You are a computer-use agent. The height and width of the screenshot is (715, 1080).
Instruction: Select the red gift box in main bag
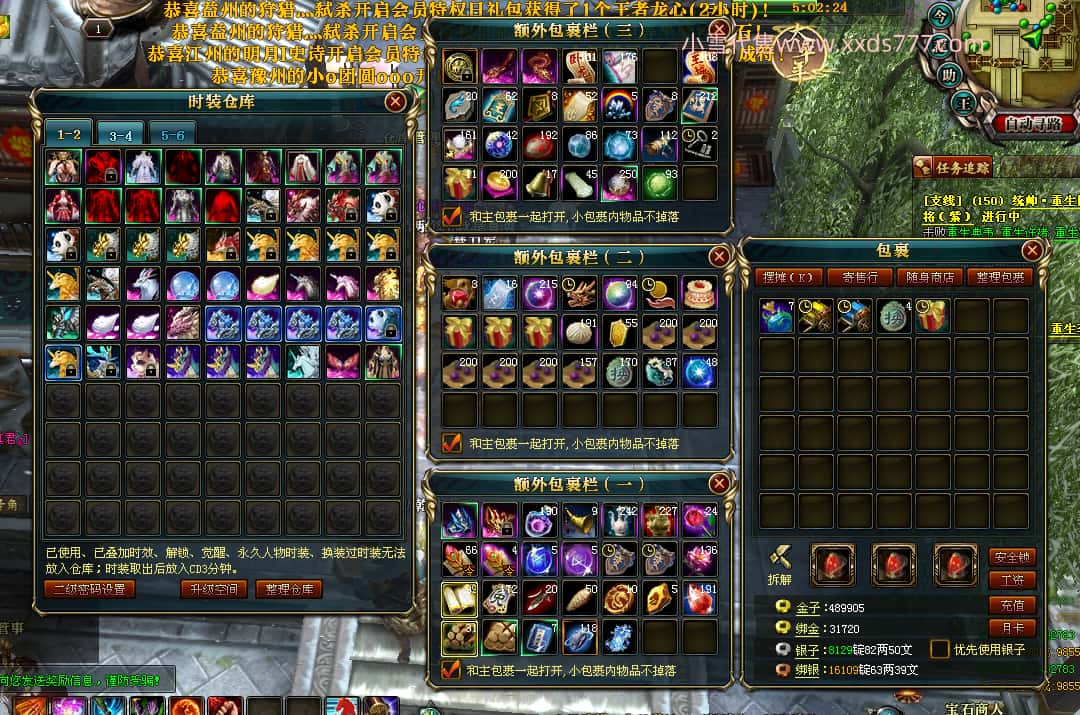(x=933, y=316)
